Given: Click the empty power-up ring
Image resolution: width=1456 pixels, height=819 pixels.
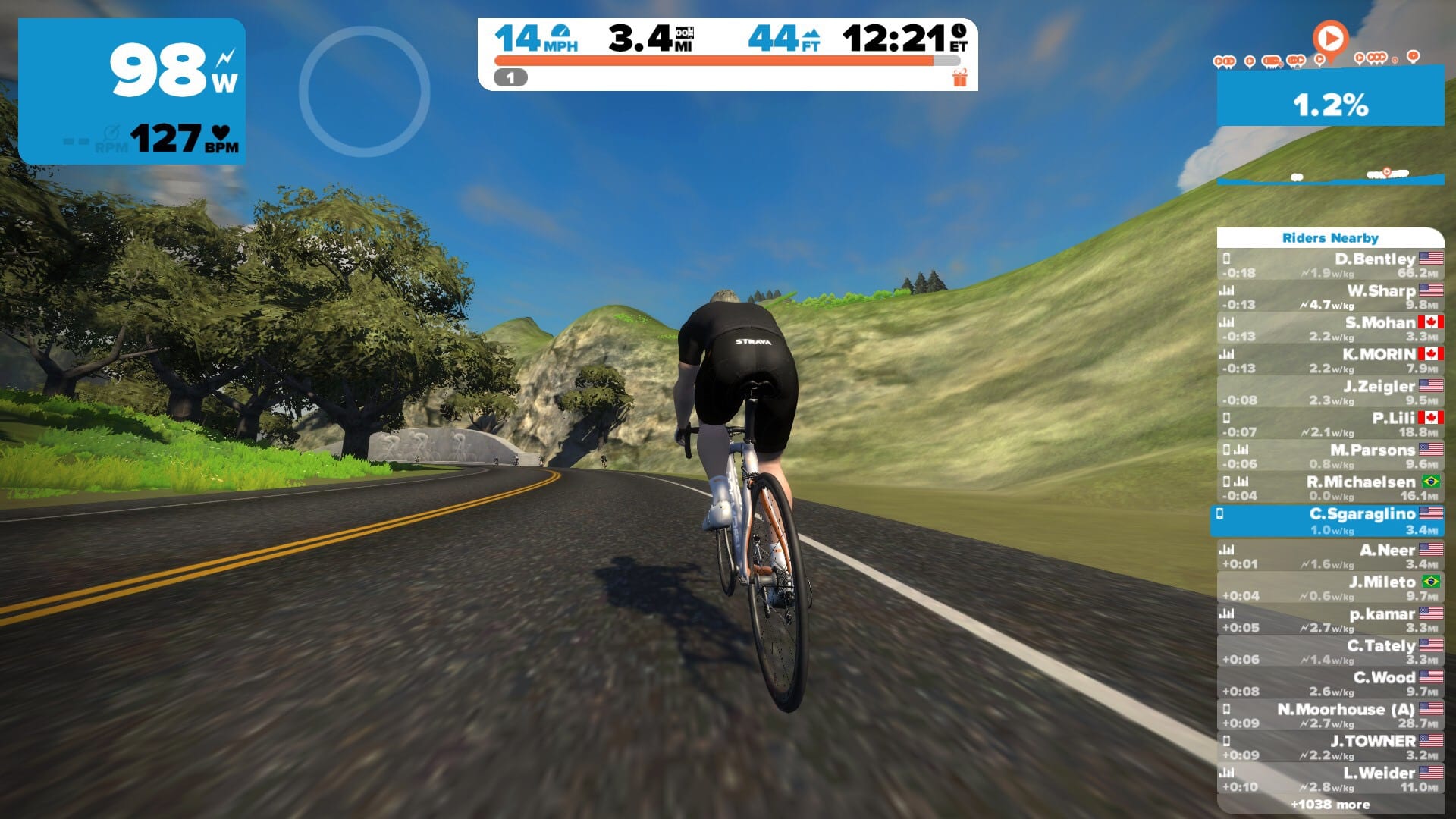Looking at the screenshot, I should click(365, 92).
